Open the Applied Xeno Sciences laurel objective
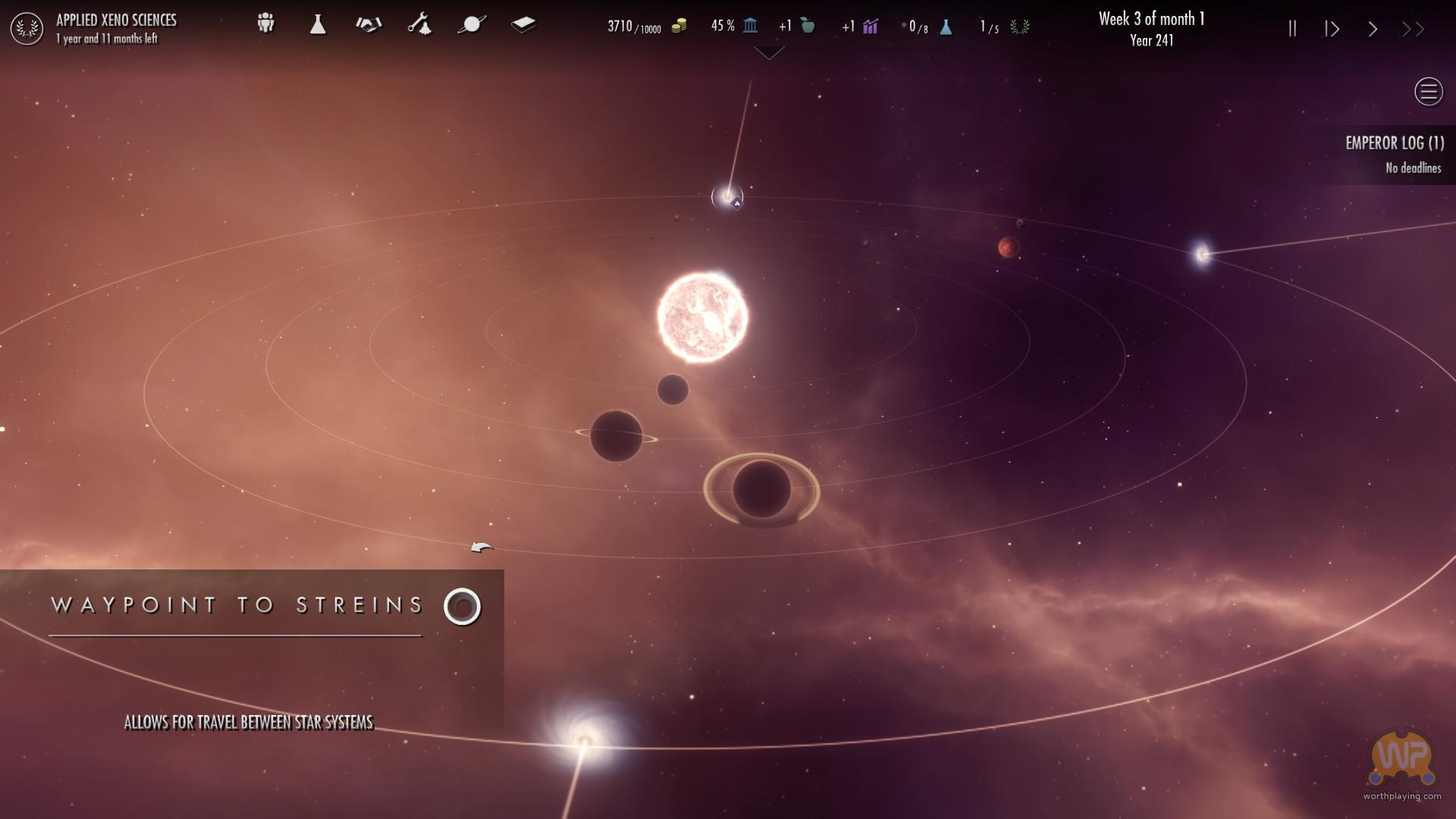The width and height of the screenshot is (1456, 819). pyautogui.click(x=27, y=29)
